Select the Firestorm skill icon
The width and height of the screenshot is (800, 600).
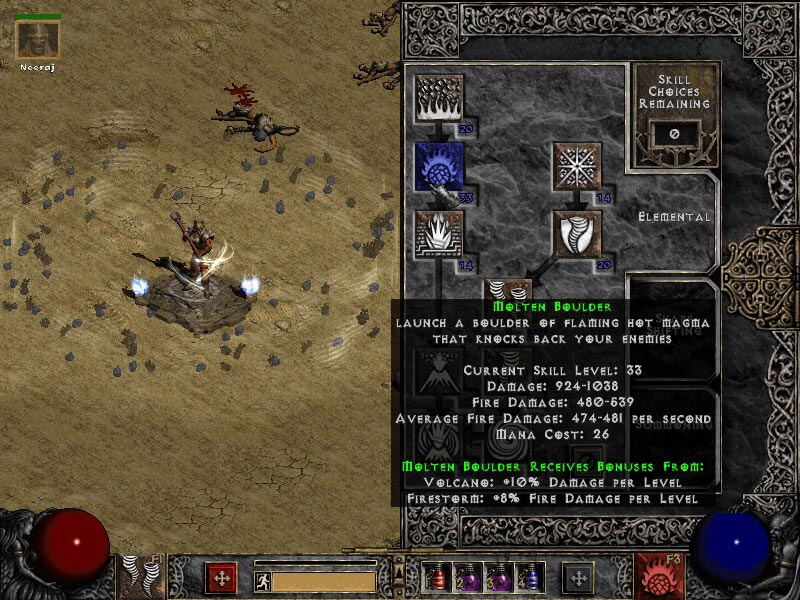click(438, 100)
